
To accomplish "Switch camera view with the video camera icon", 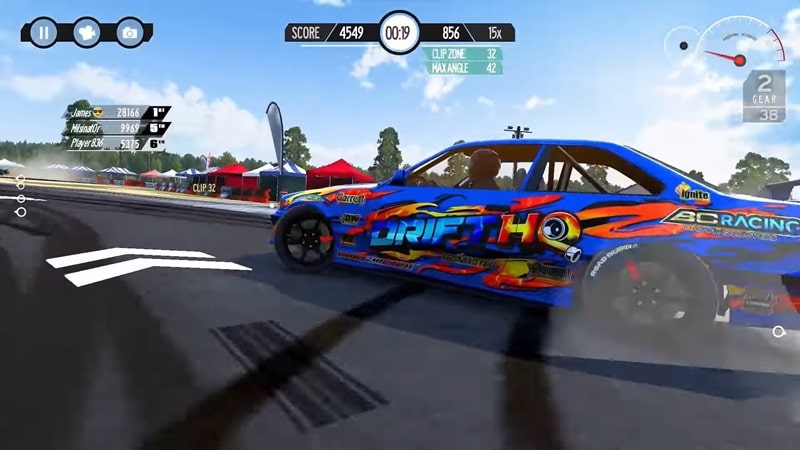I will click(x=86, y=32).
